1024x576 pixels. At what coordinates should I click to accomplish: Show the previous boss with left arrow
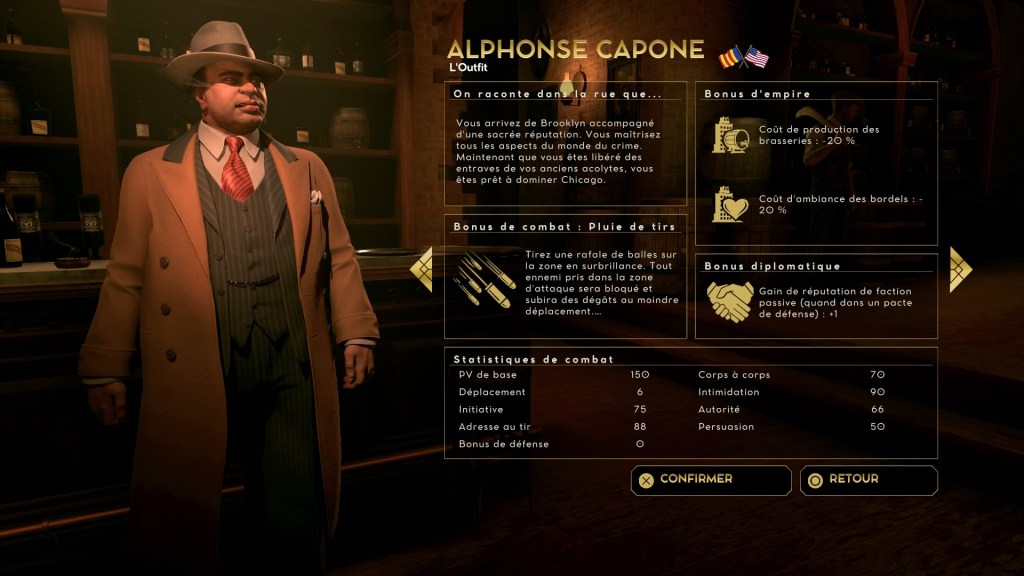(422, 268)
